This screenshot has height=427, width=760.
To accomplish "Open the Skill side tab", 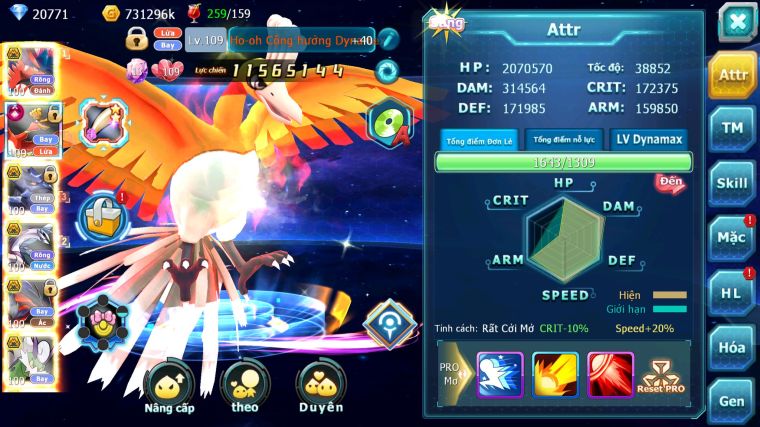I will (732, 183).
